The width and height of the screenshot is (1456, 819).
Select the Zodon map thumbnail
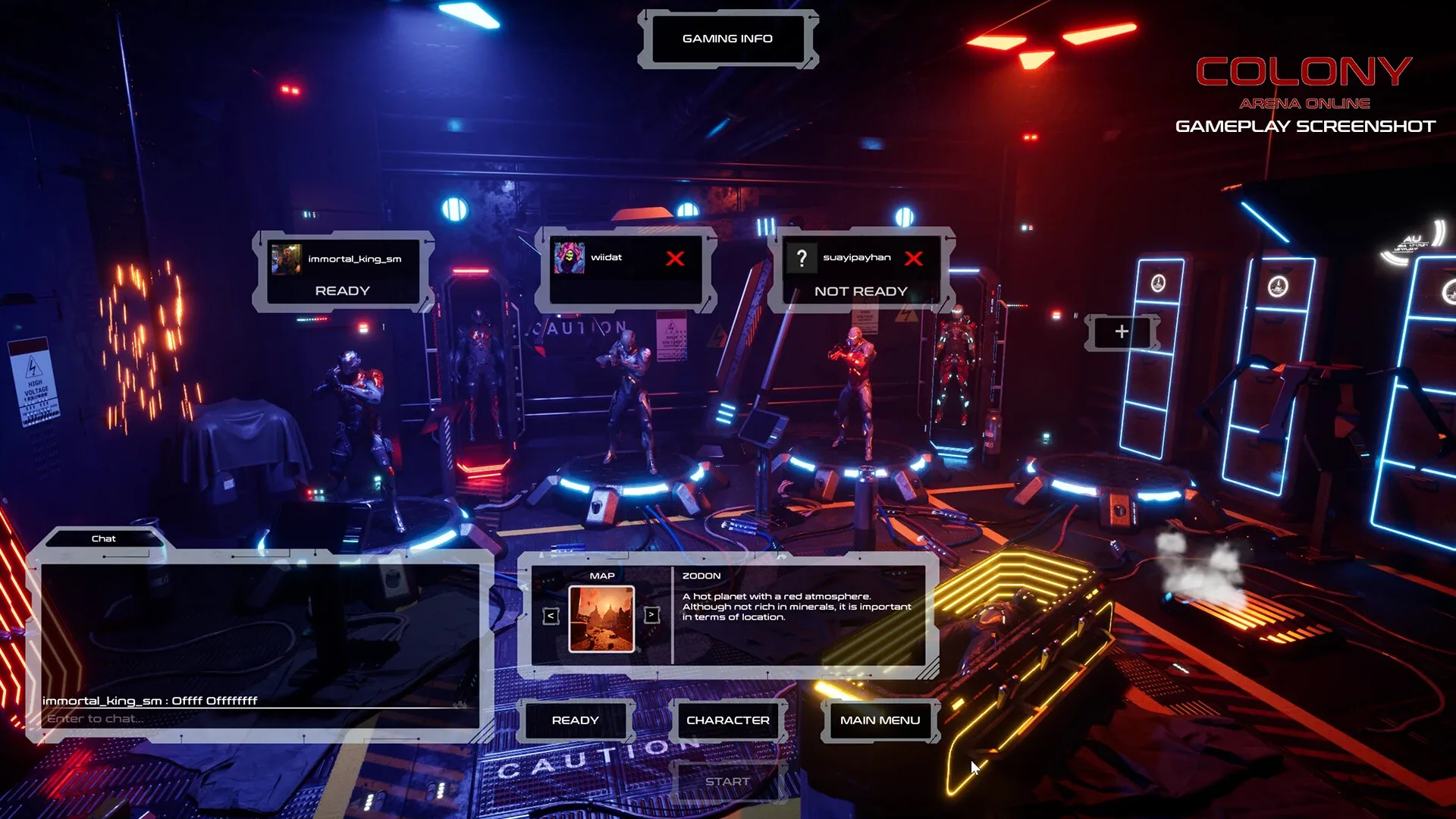[601, 619]
